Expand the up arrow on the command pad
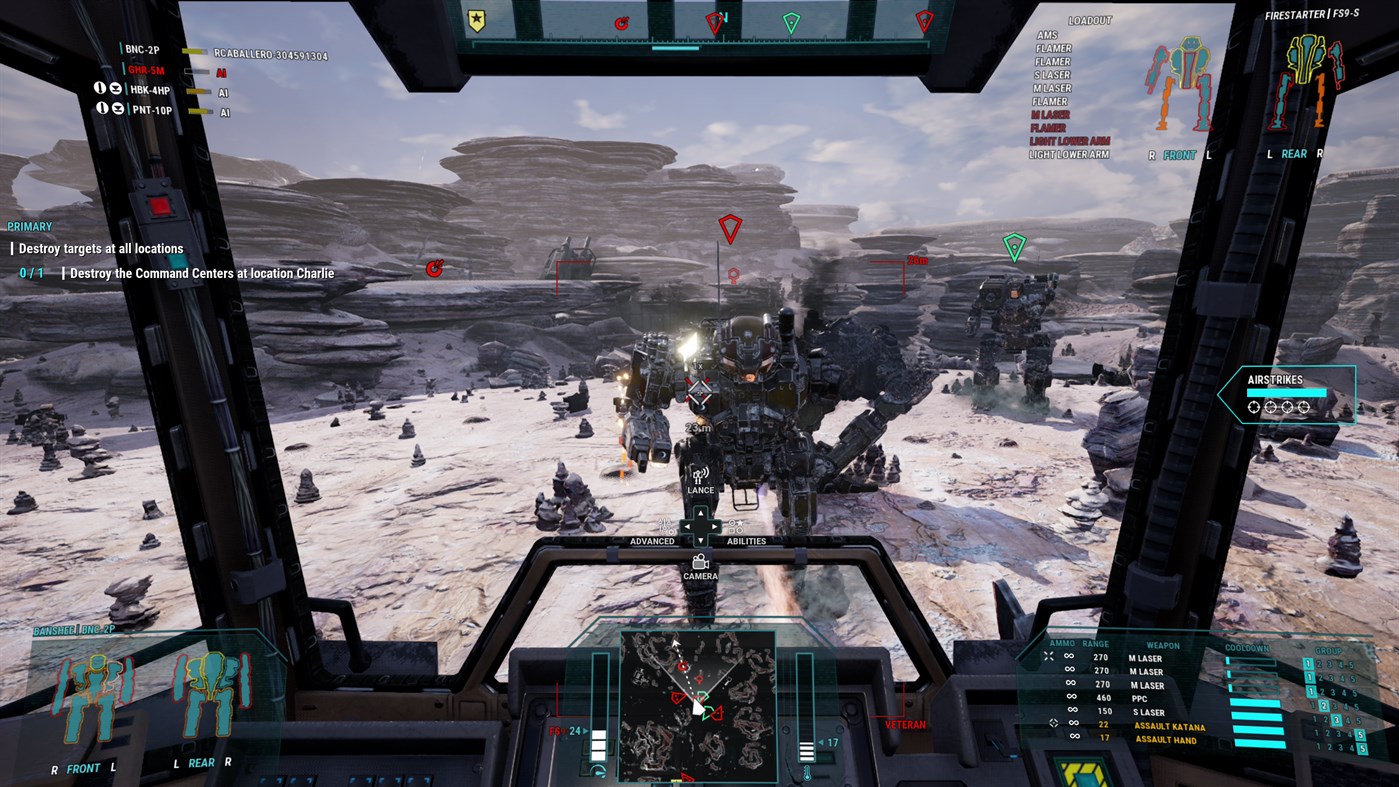This screenshot has height=787, width=1399. point(700,513)
